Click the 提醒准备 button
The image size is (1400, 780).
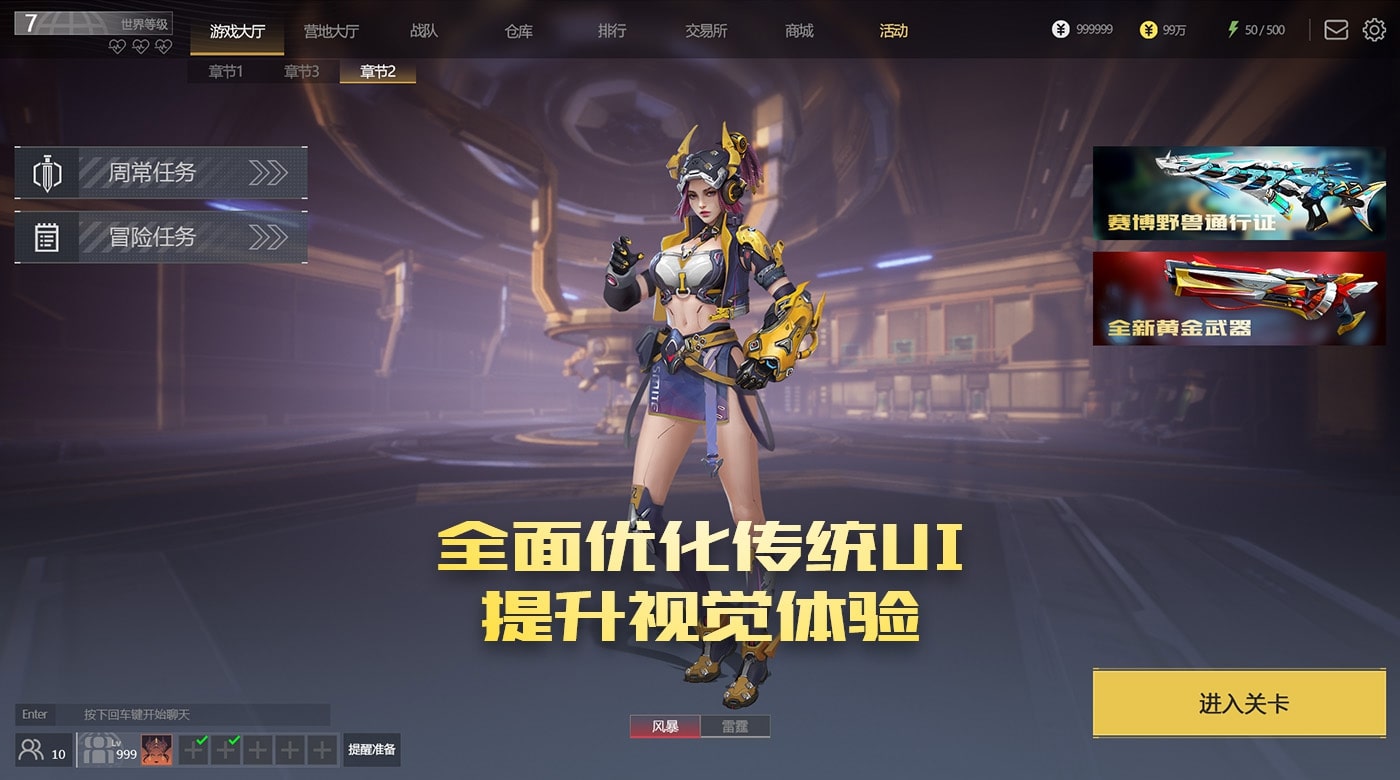pyautogui.click(x=371, y=749)
